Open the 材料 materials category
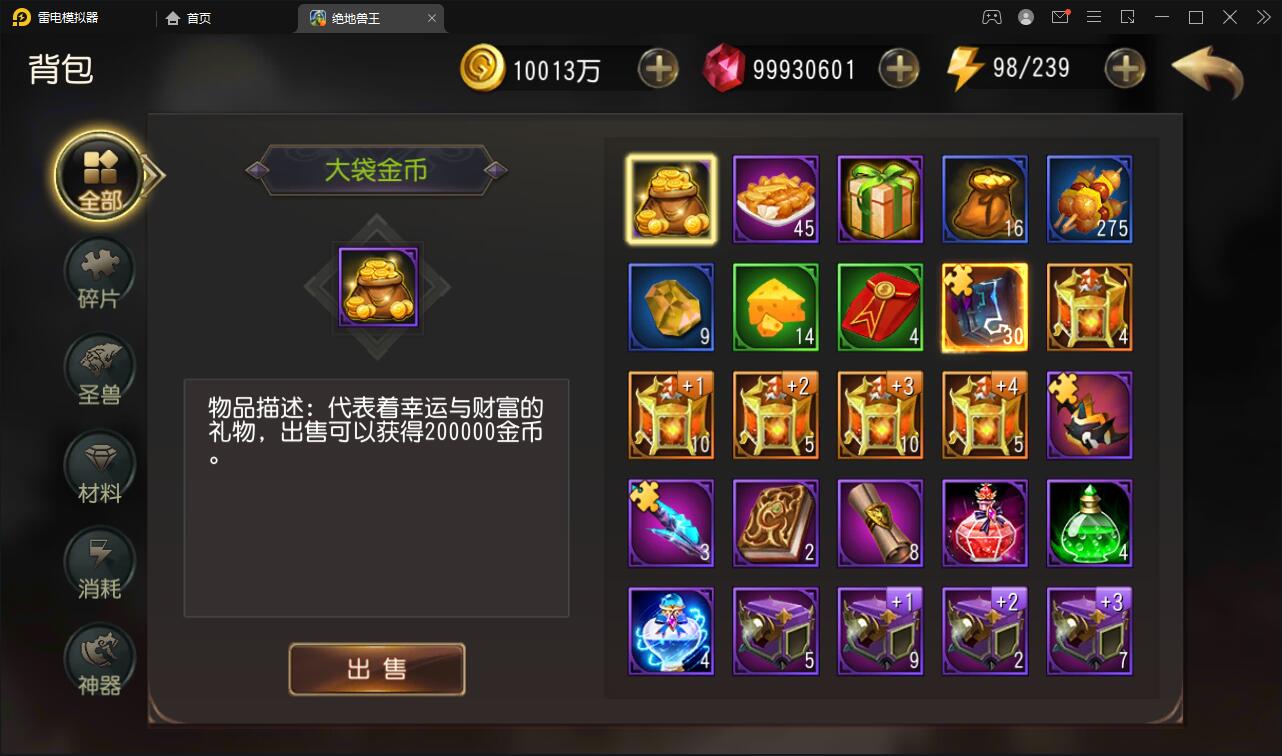The height and width of the screenshot is (756, 1282). (x=97, y=466)
